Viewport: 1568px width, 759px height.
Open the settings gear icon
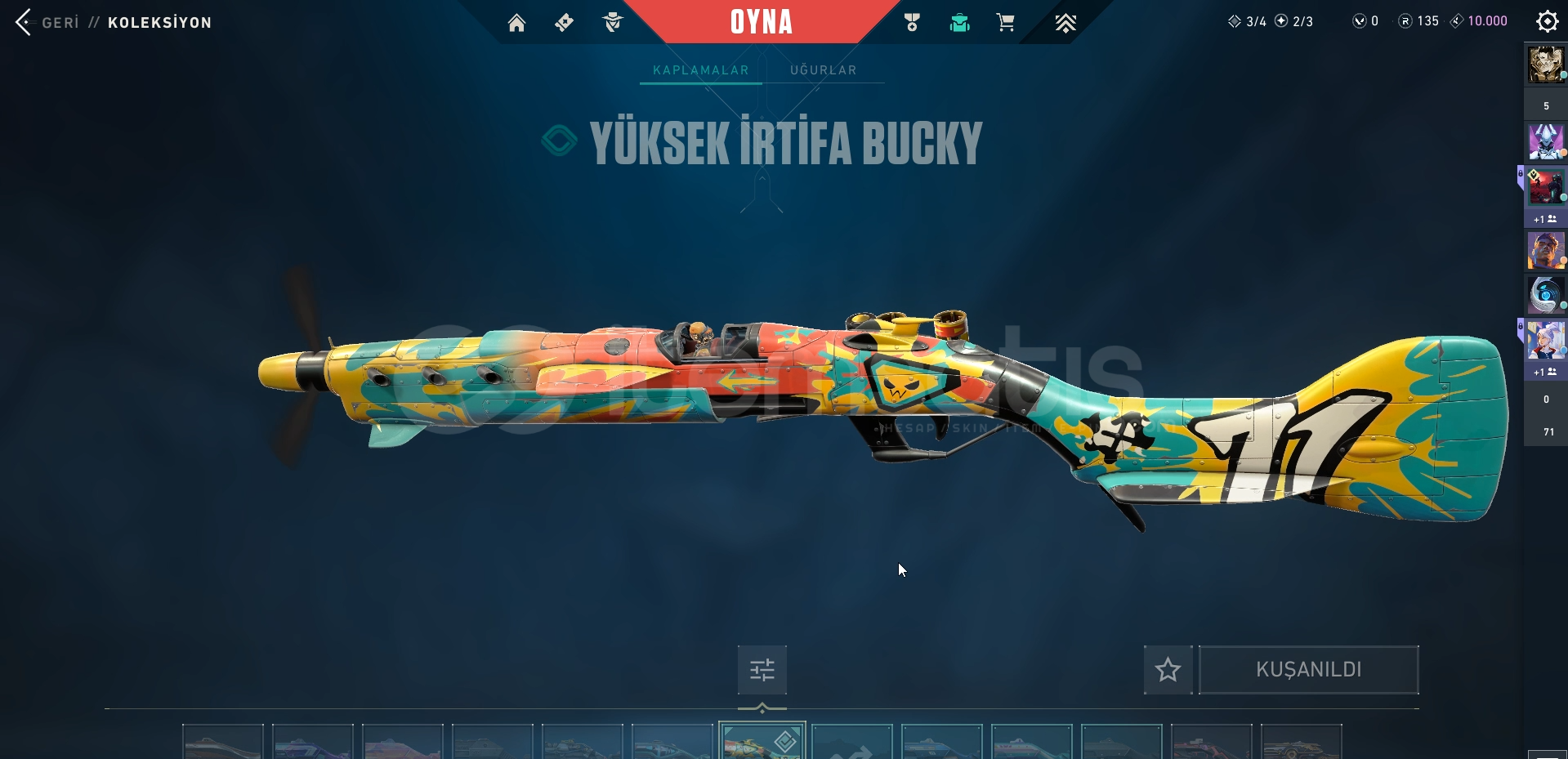click(1547, 21)
